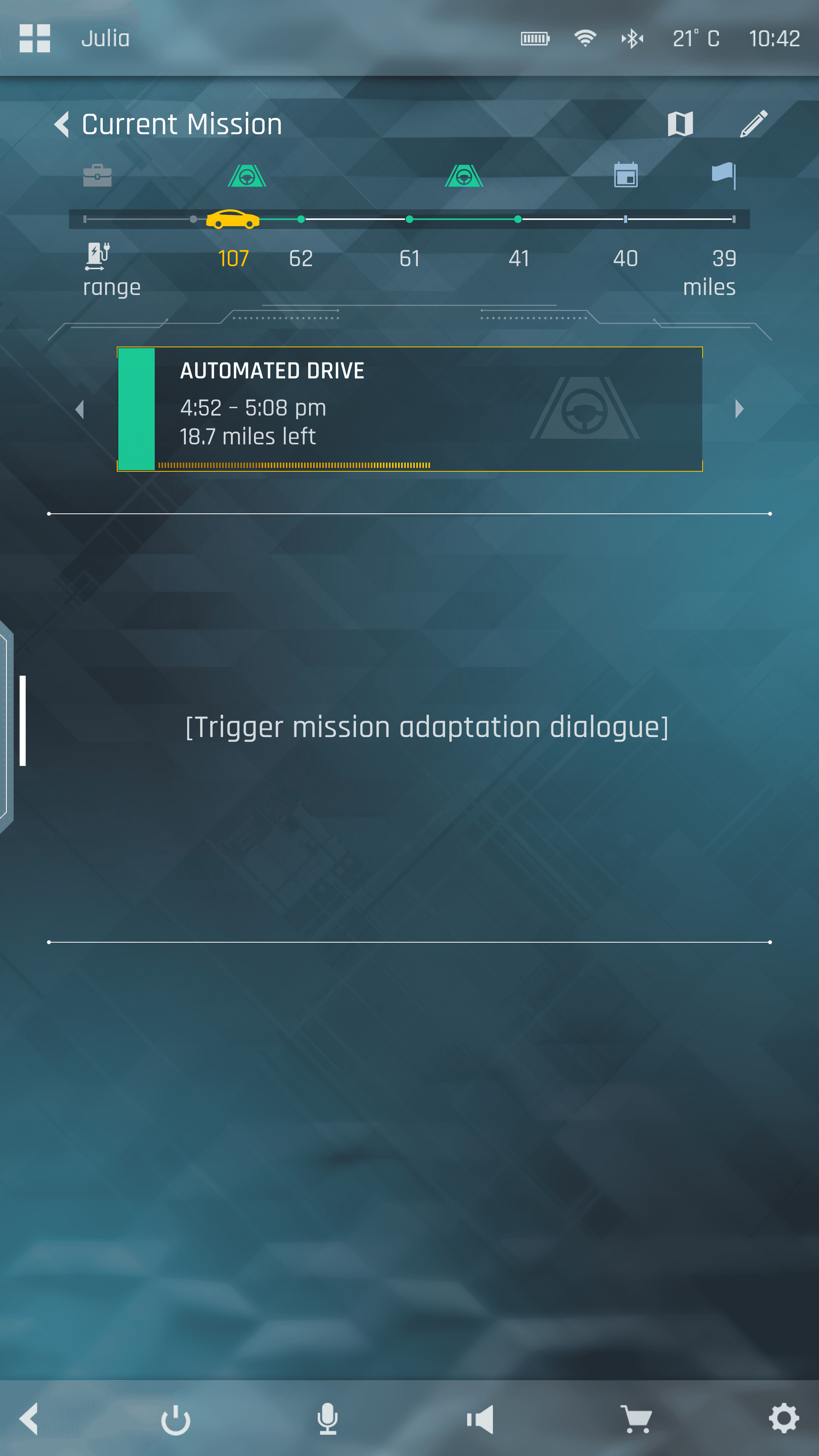Tap the power button icon
This screenshot has width=819, height=1456.
coord(176,1419)
